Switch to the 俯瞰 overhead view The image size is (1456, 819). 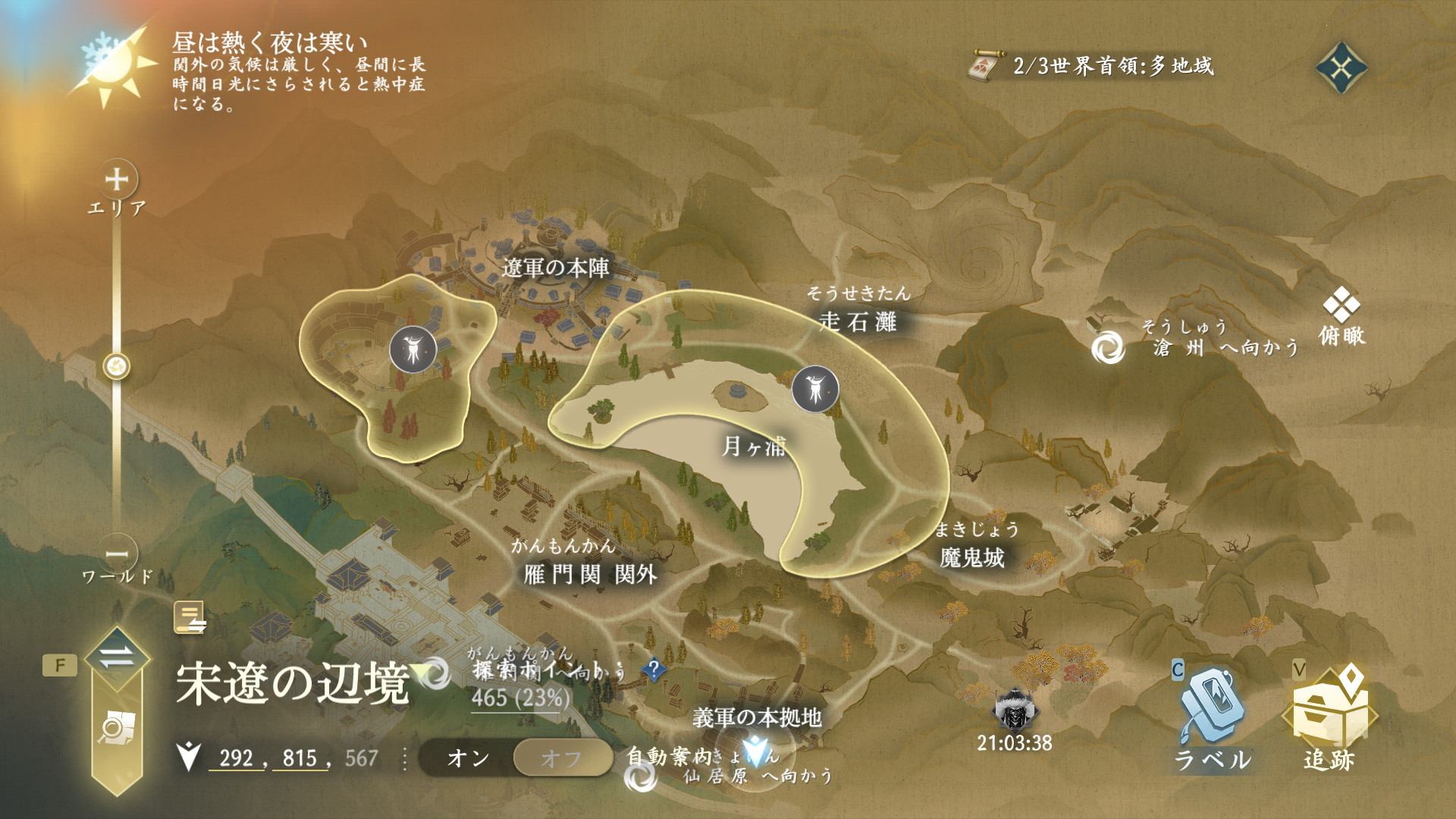pos(1341,321)
